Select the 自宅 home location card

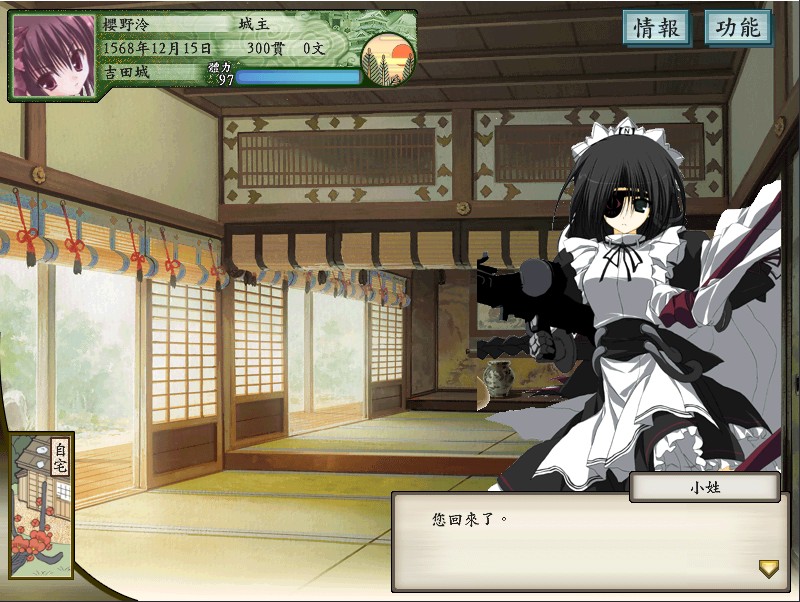pos(41,510)
